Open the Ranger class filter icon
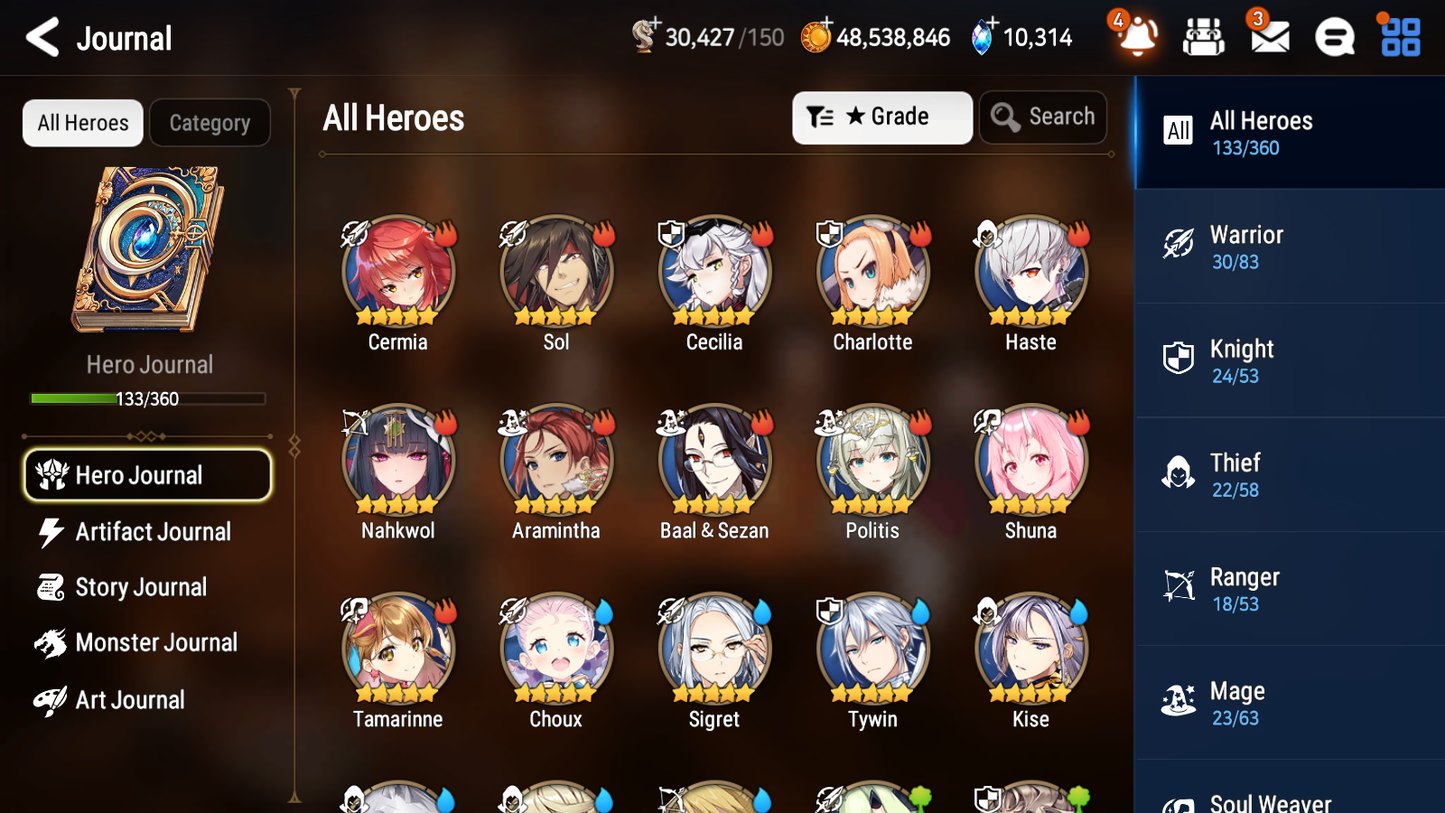This screenshot has width=1445, height=813. pyautogui.click(x=1178, y=587)
